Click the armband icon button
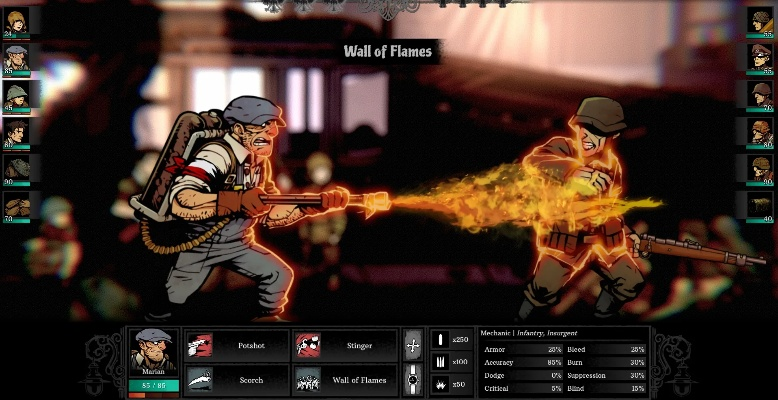The width and height of the screenshot is (778, 400). point(412,380)
